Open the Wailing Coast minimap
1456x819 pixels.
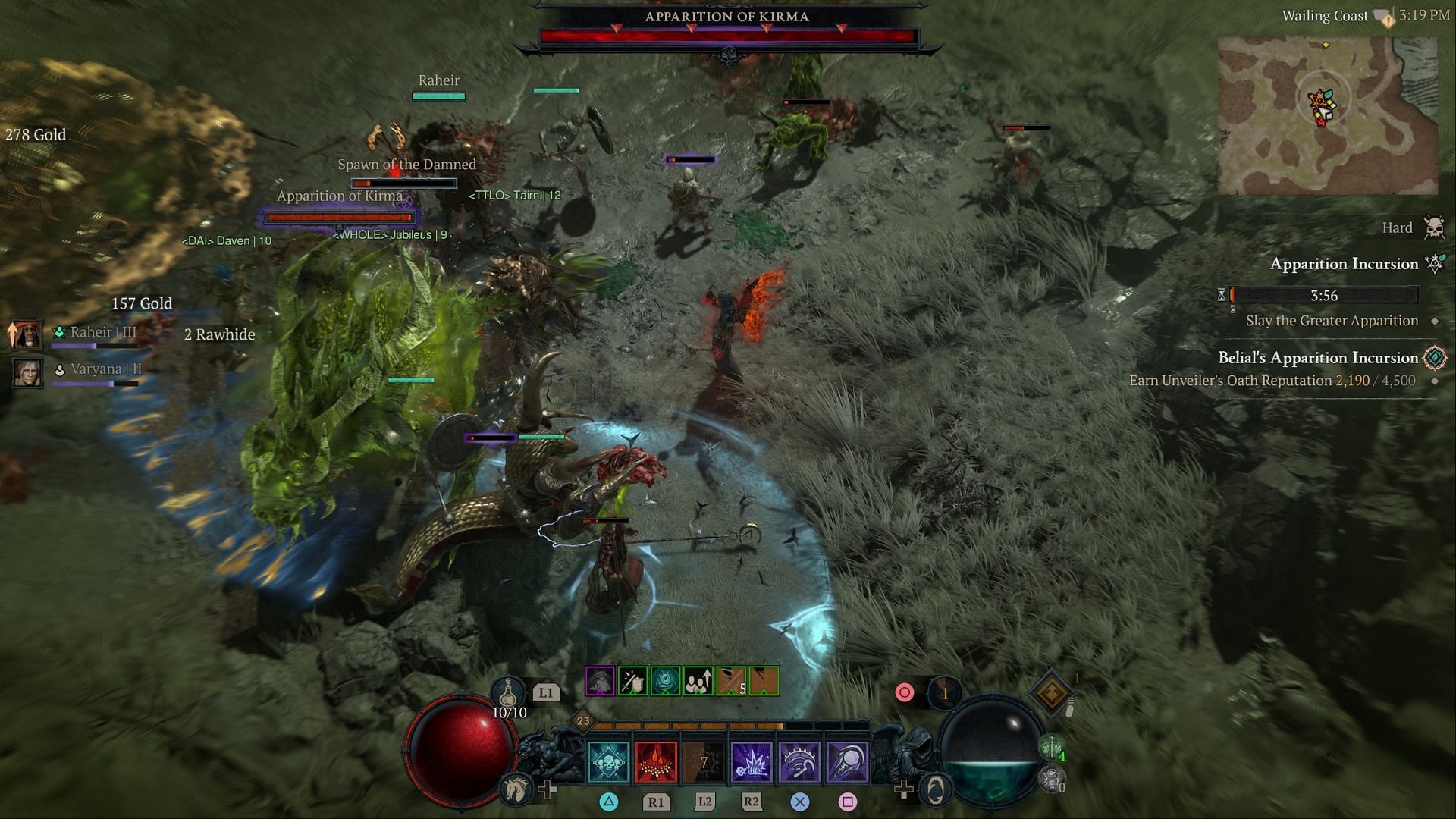(x=1327, y=115)
